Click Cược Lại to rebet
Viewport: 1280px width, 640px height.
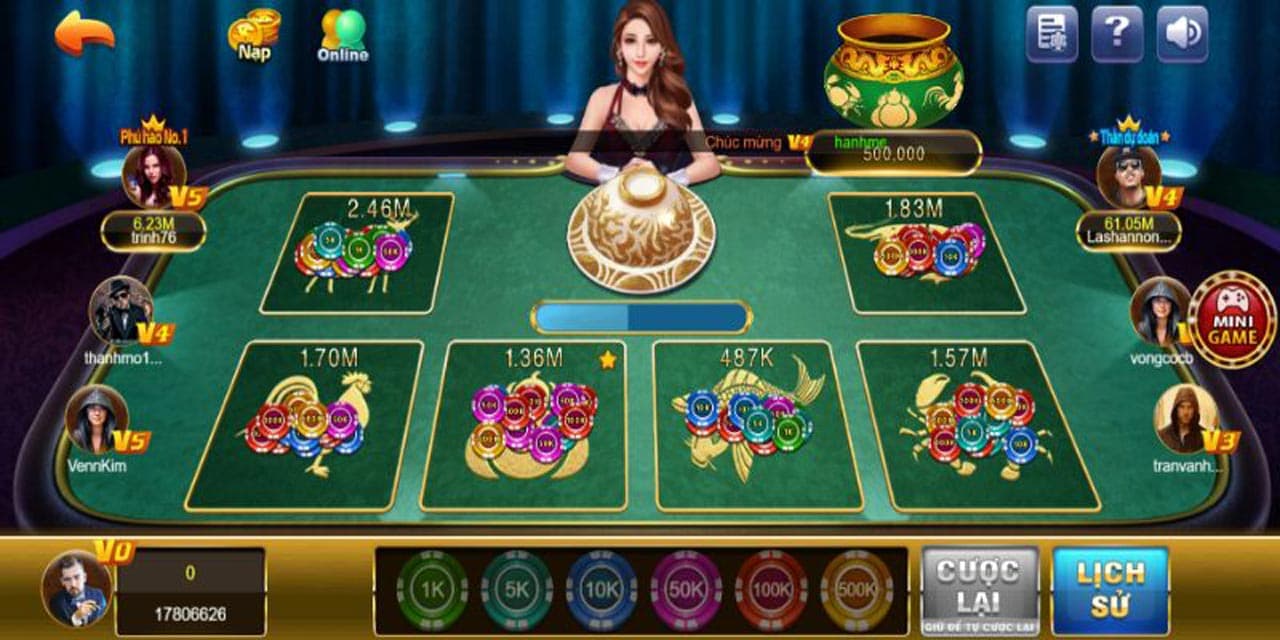point(979,590)
